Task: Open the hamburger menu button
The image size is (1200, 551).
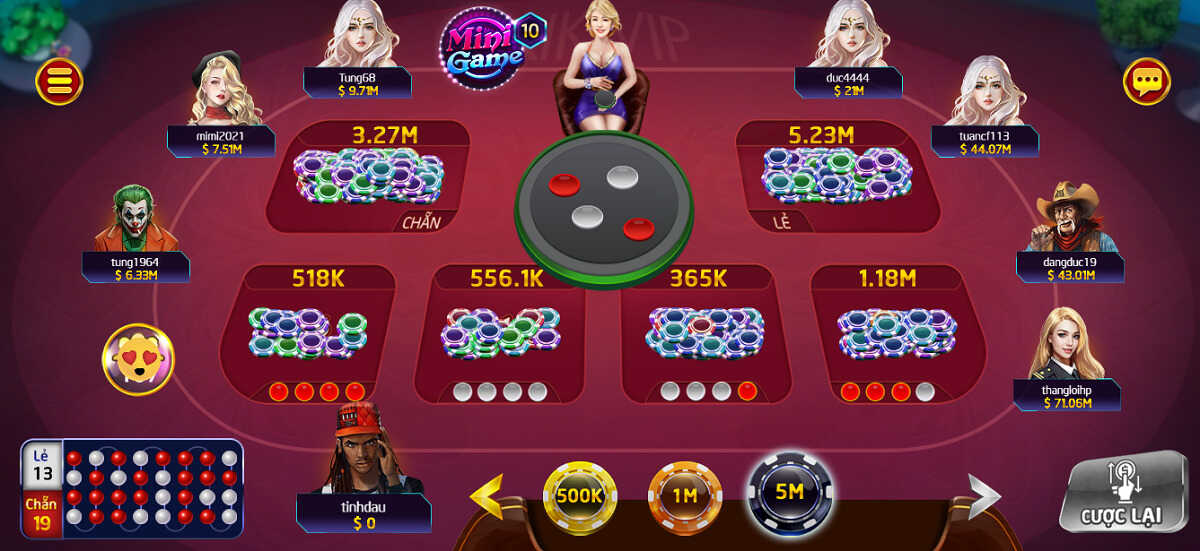Action: (x=59, y=81)
